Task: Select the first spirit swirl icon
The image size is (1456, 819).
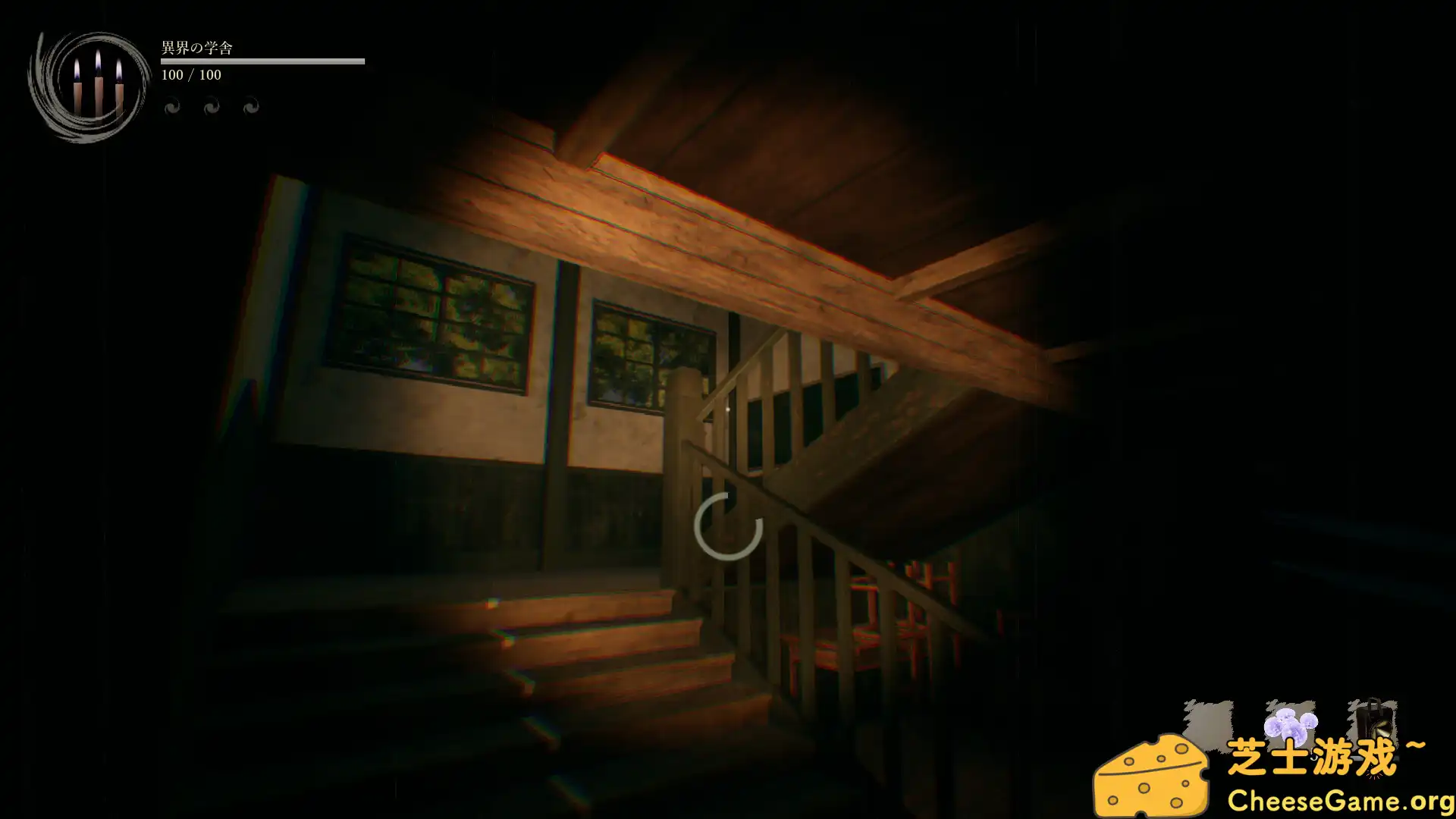Action: click(x=171, y=106)
